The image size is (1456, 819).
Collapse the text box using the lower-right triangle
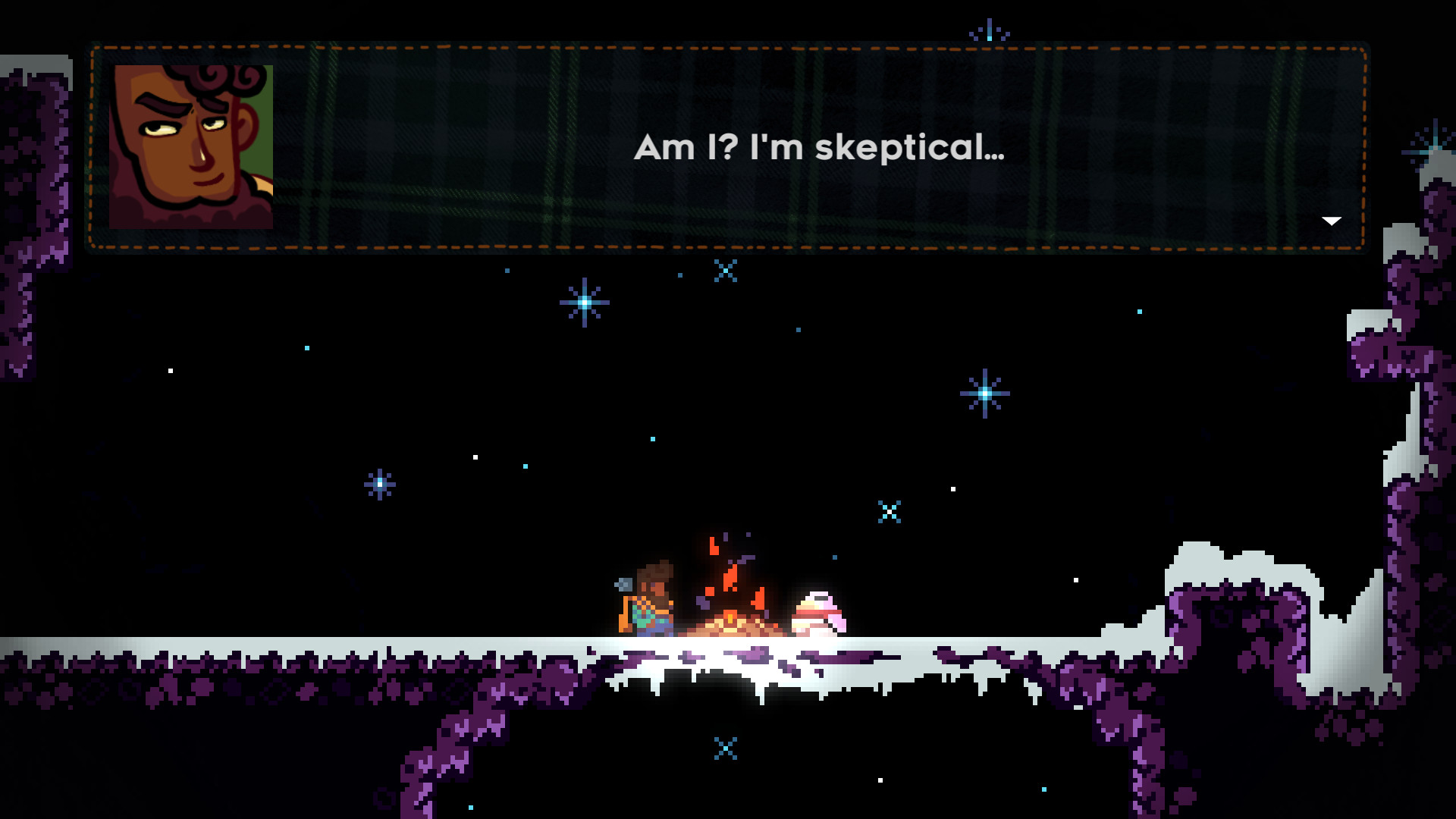coord(1331,221)
